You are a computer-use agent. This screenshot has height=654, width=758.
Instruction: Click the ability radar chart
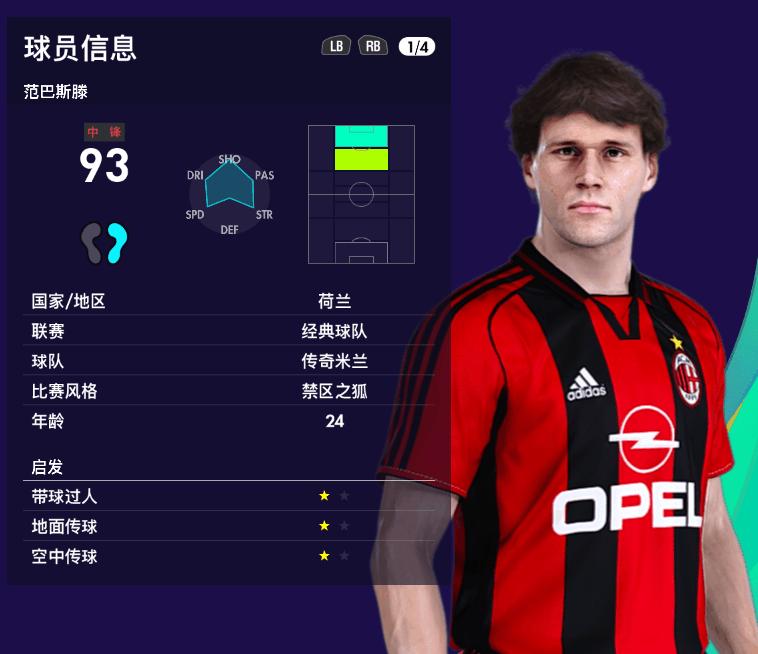(230, 194)
